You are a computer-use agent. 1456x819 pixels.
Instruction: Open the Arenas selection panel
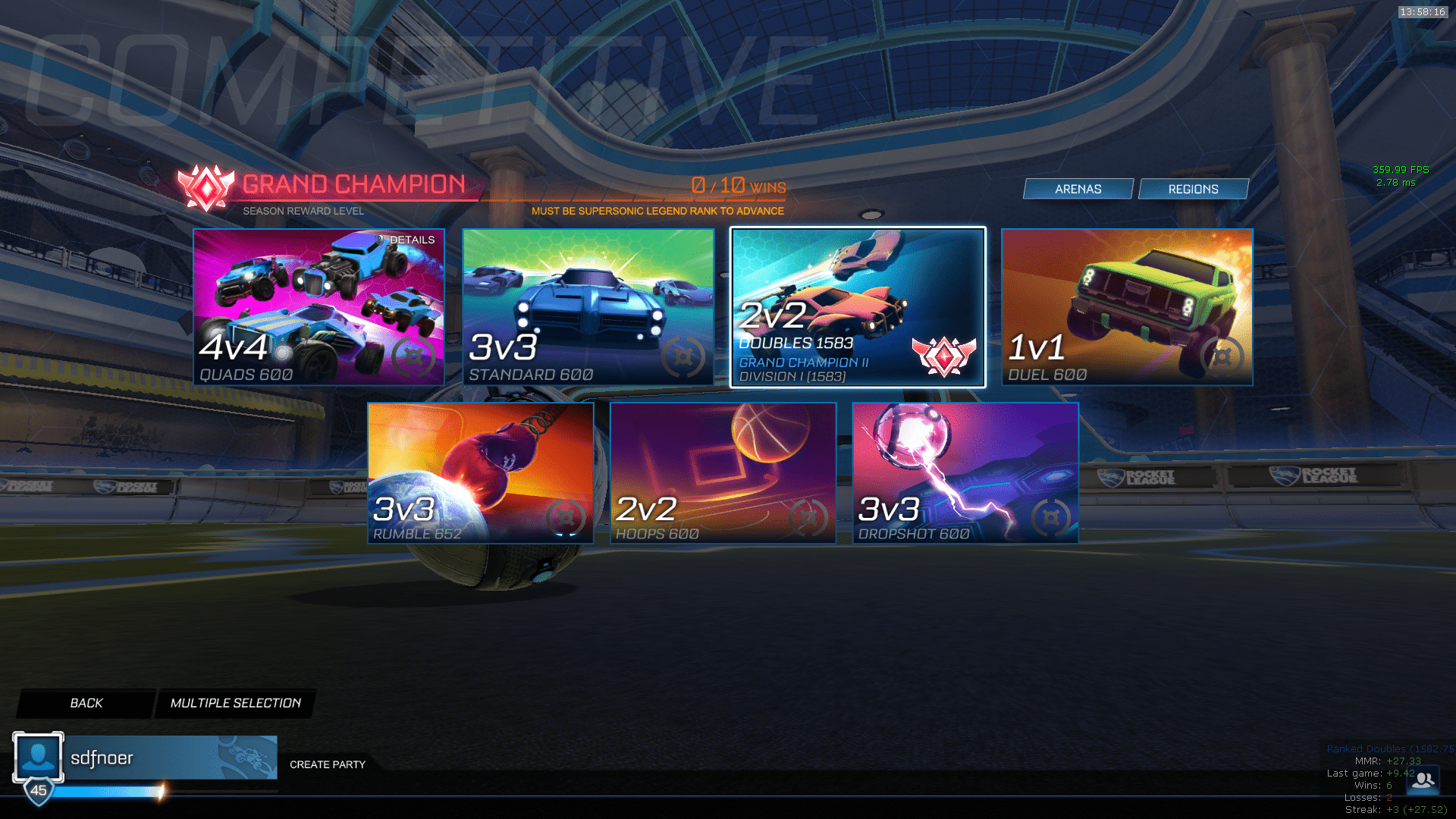click(1078, 188)
